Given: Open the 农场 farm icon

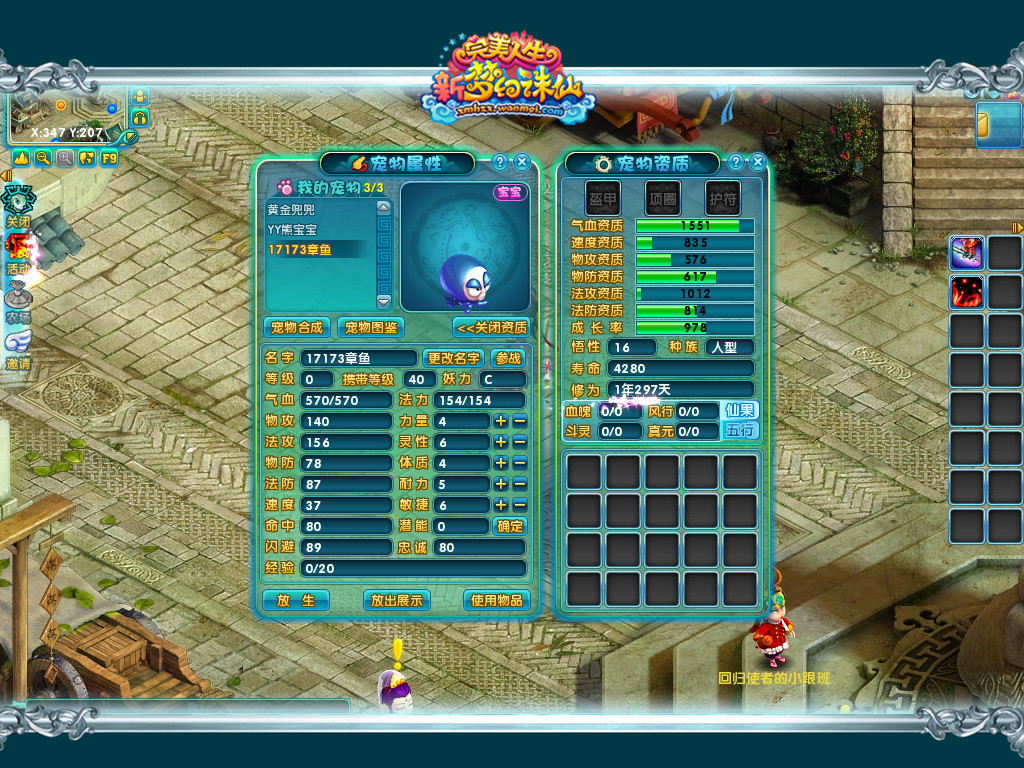Looking at the screenshot, I should pyautogui.click(x=18, y=300).
